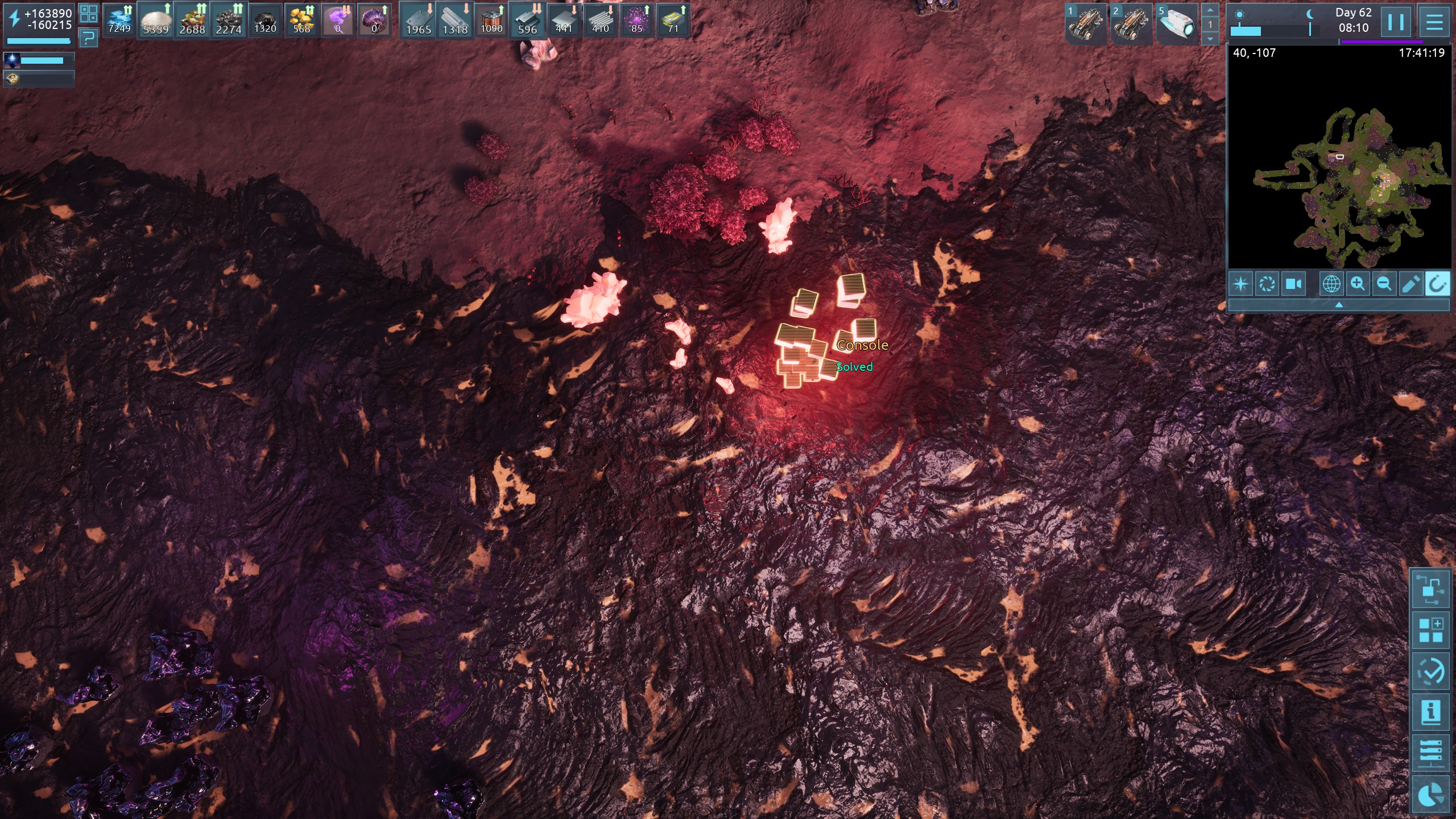
Task: Zoom out the minimap with the minus magnifier
Action: 1384,283
